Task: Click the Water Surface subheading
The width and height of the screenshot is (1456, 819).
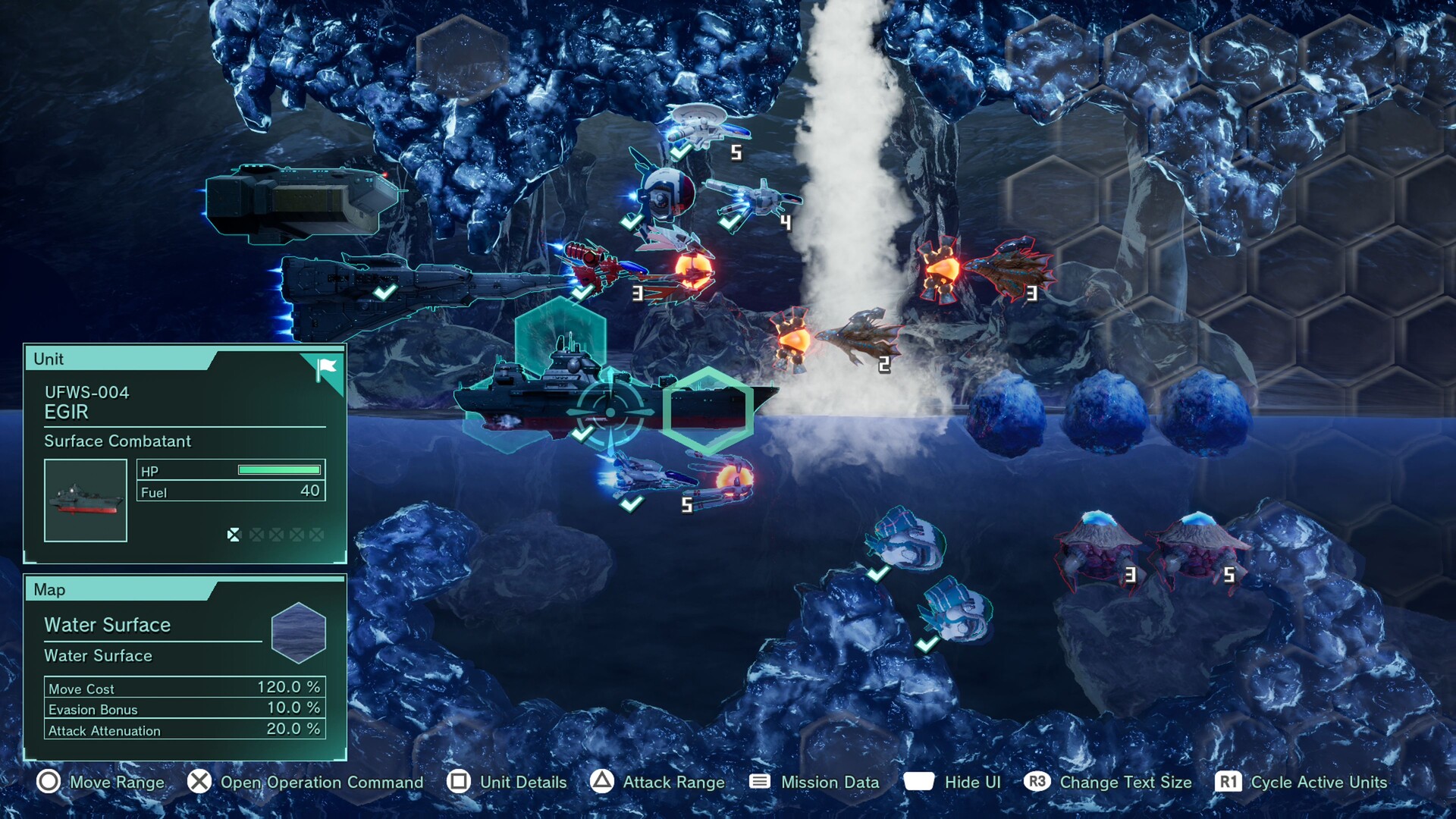Action: pyautogui.click(x=99, y=656)
